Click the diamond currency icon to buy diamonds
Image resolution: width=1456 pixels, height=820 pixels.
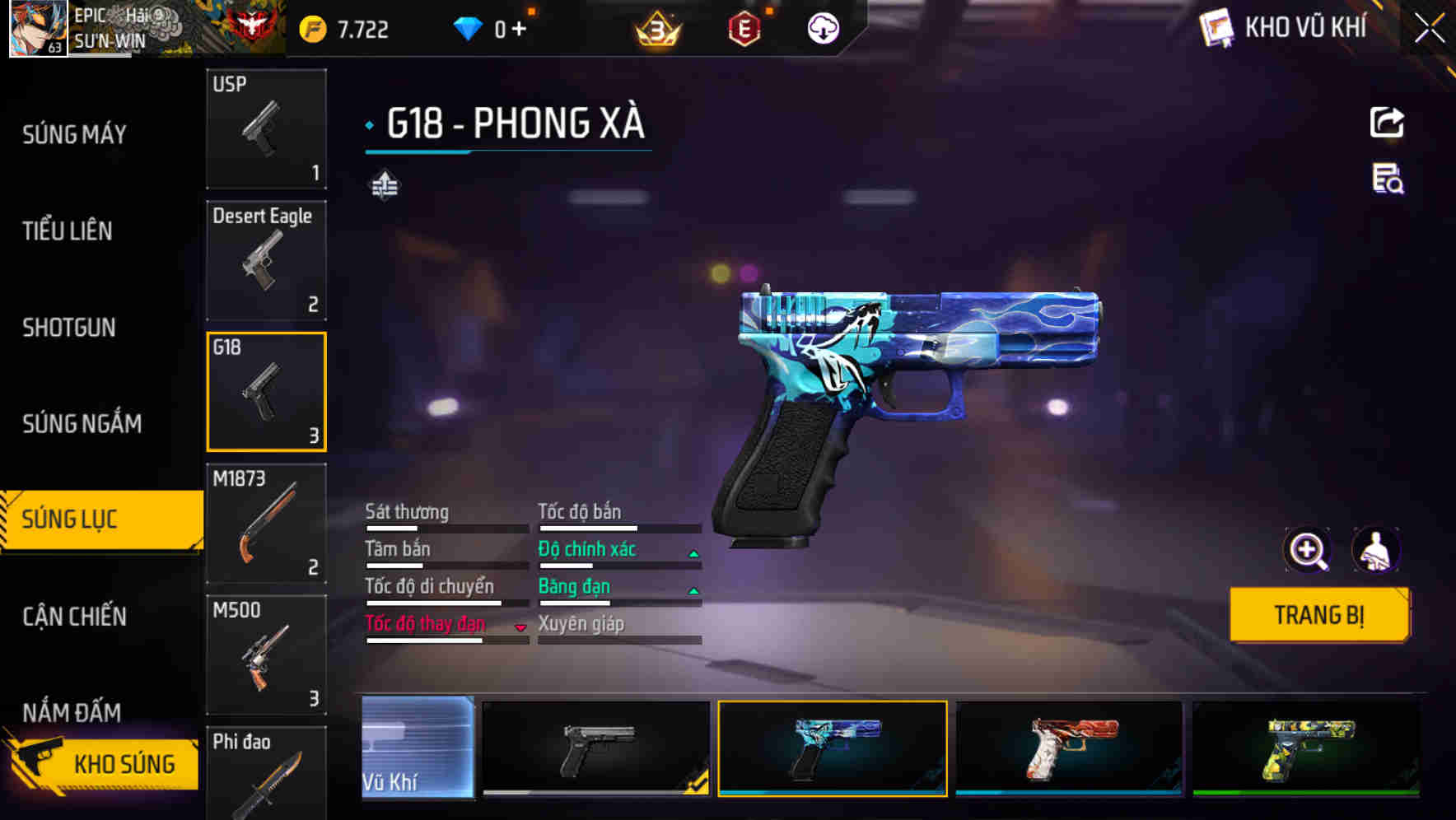[x=469, y=27]
